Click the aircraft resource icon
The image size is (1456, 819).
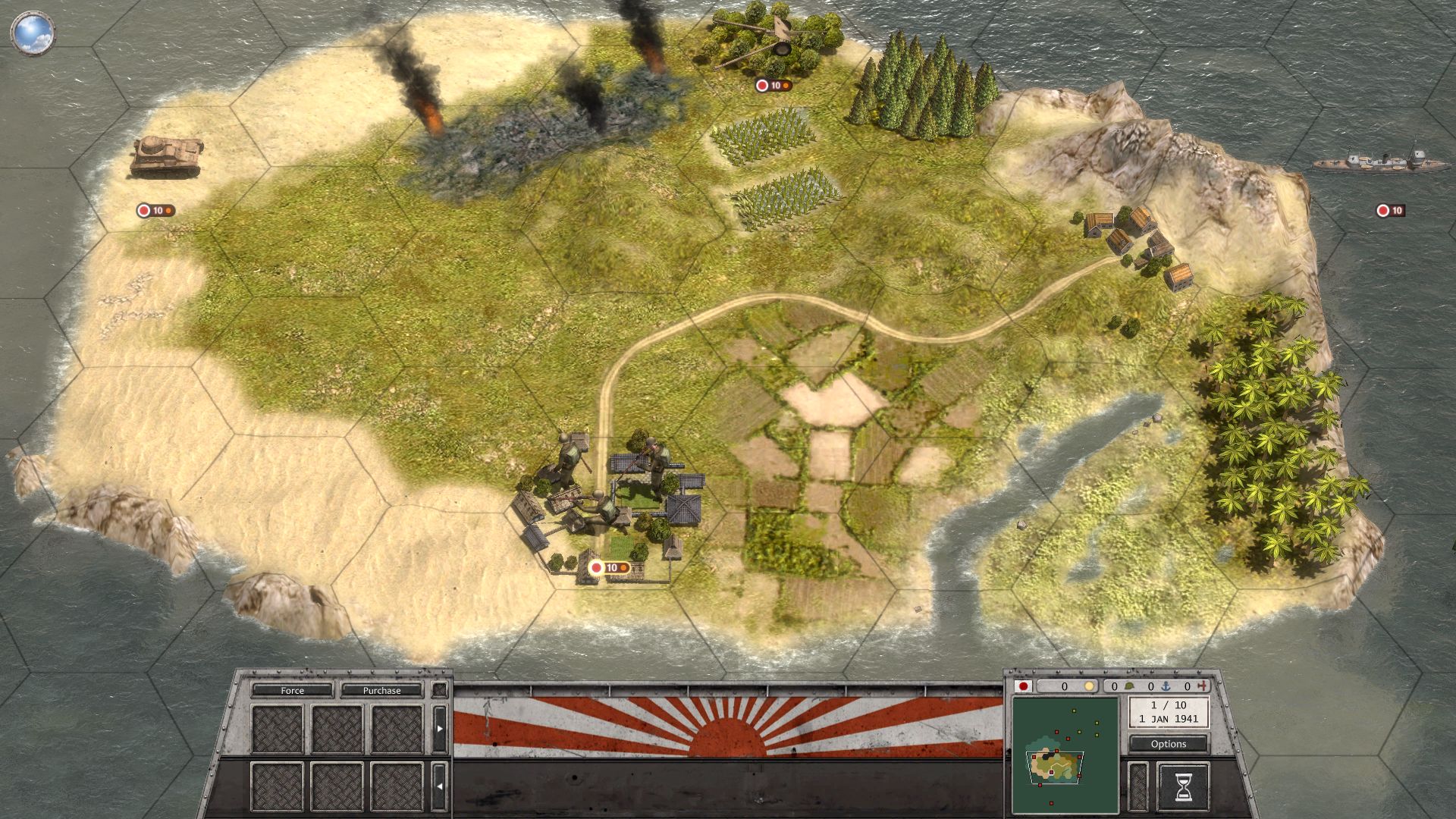pos(1200,686)
